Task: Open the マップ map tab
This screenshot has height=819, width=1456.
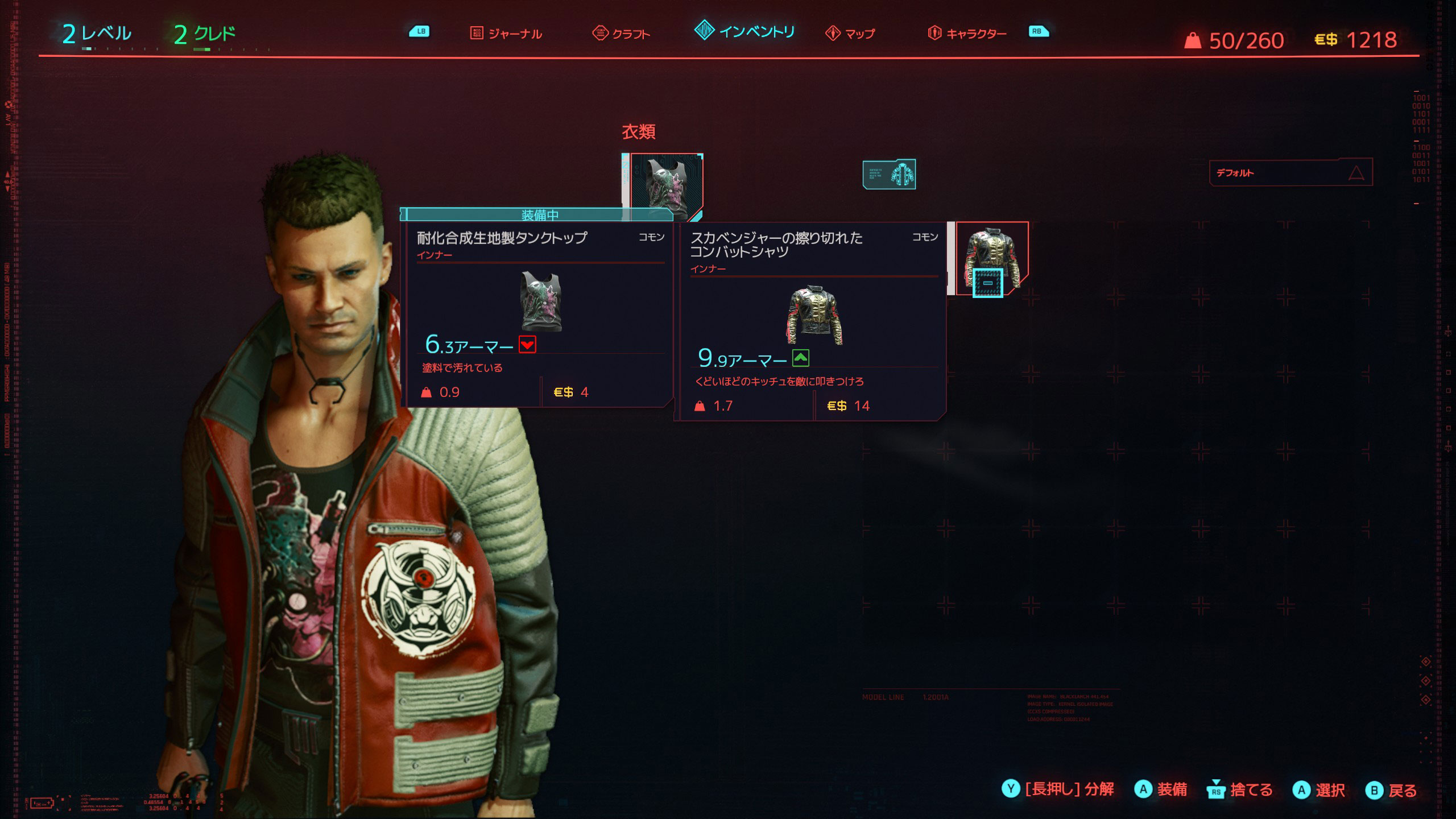Action: [x=851, y=34]
